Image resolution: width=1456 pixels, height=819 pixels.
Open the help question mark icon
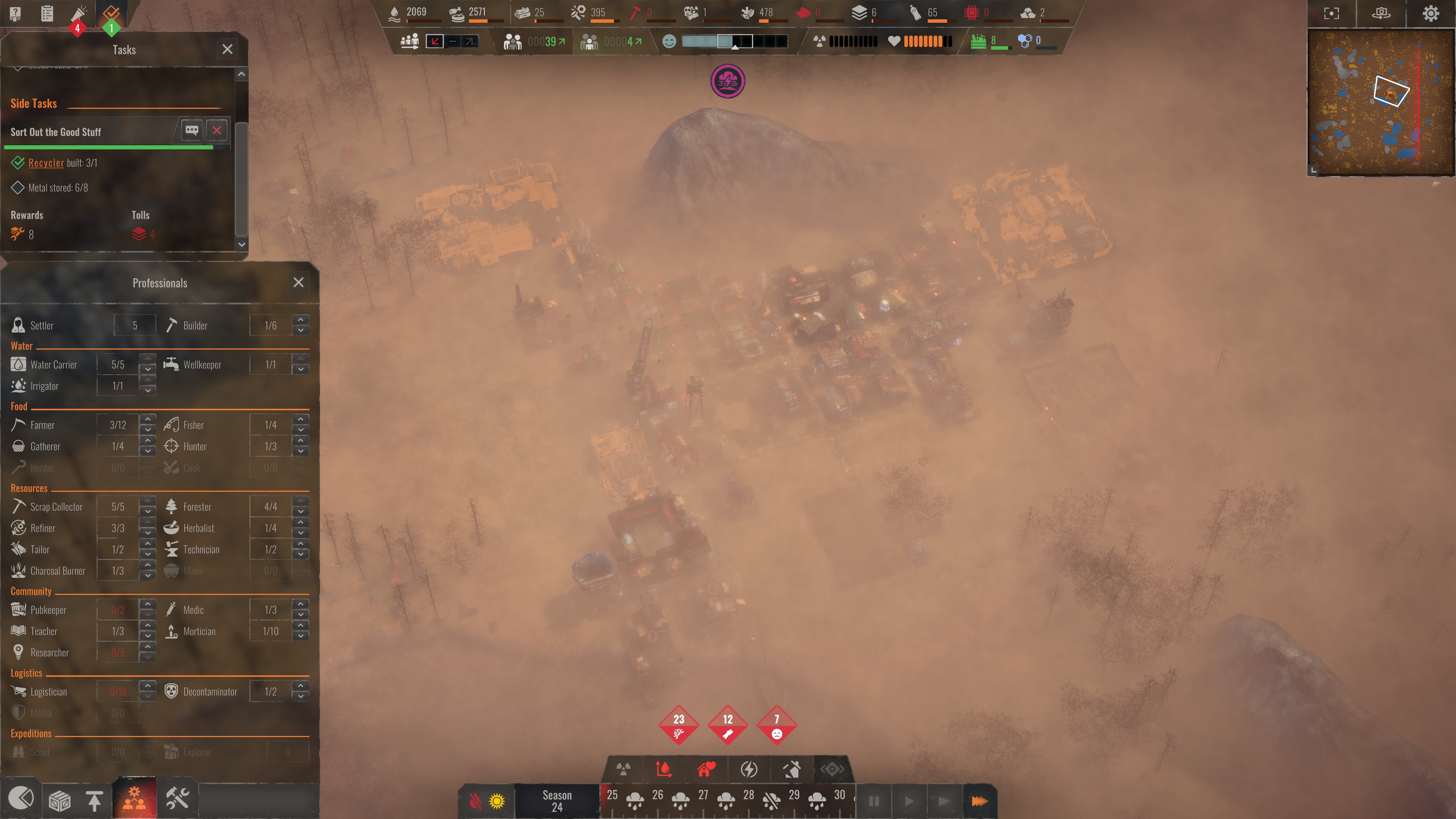point(15,13)
